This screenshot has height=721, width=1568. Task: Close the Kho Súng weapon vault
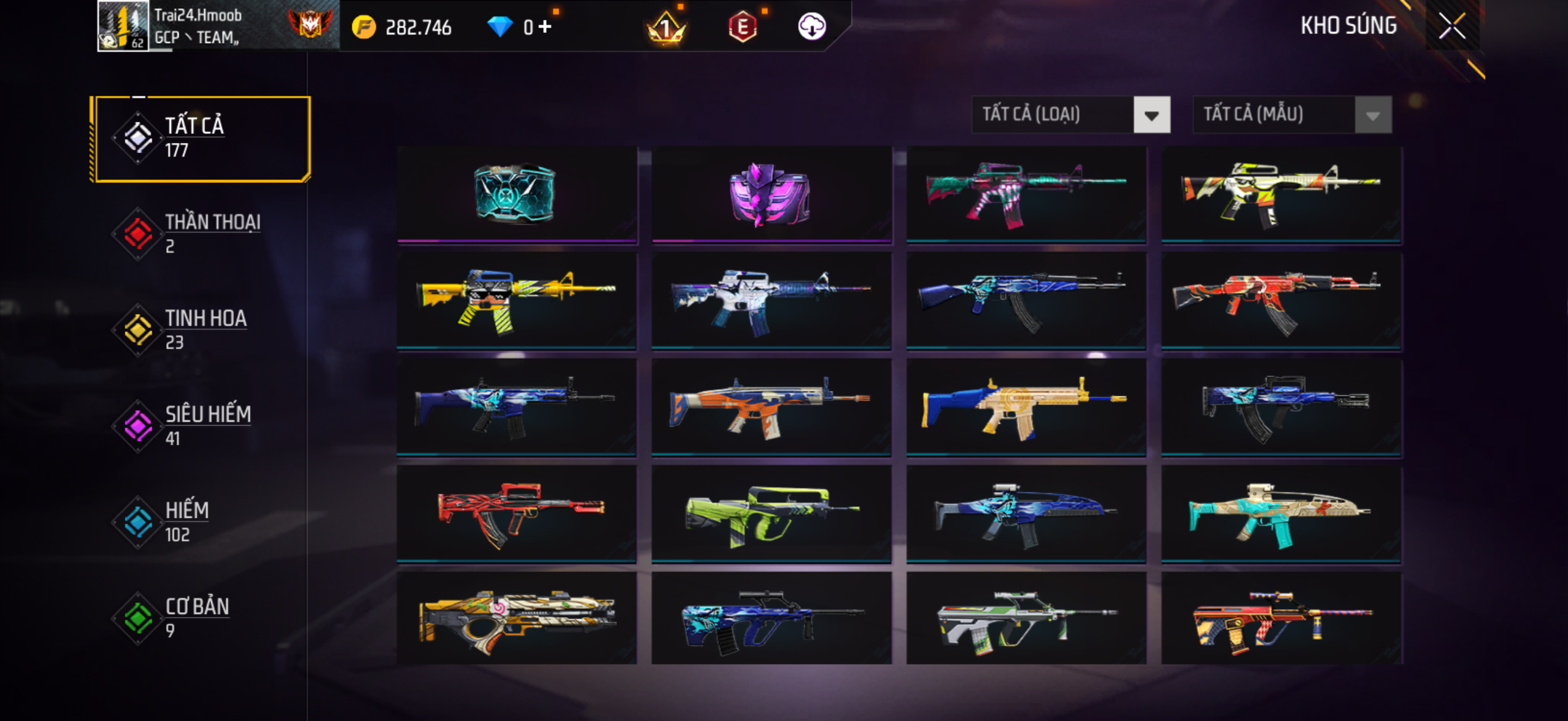click(1452, 27)
